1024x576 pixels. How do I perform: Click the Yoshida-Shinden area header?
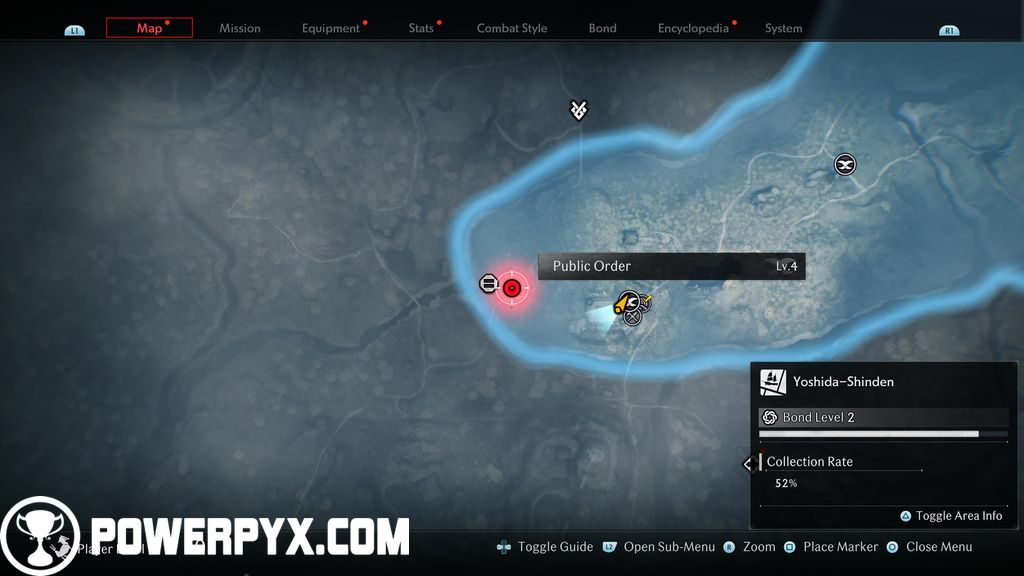coord(843,381)
